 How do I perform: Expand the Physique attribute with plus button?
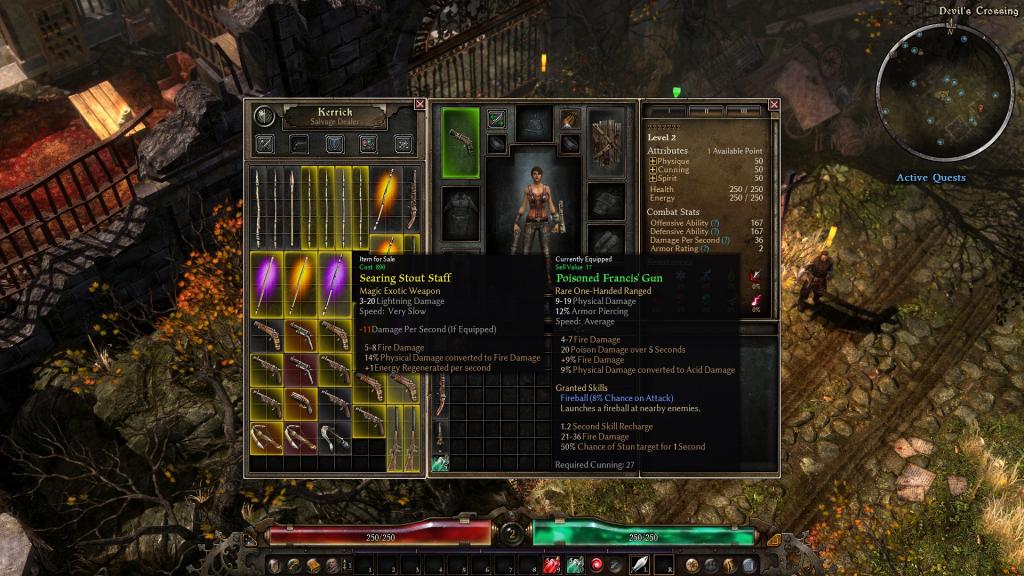pos(653,161)
